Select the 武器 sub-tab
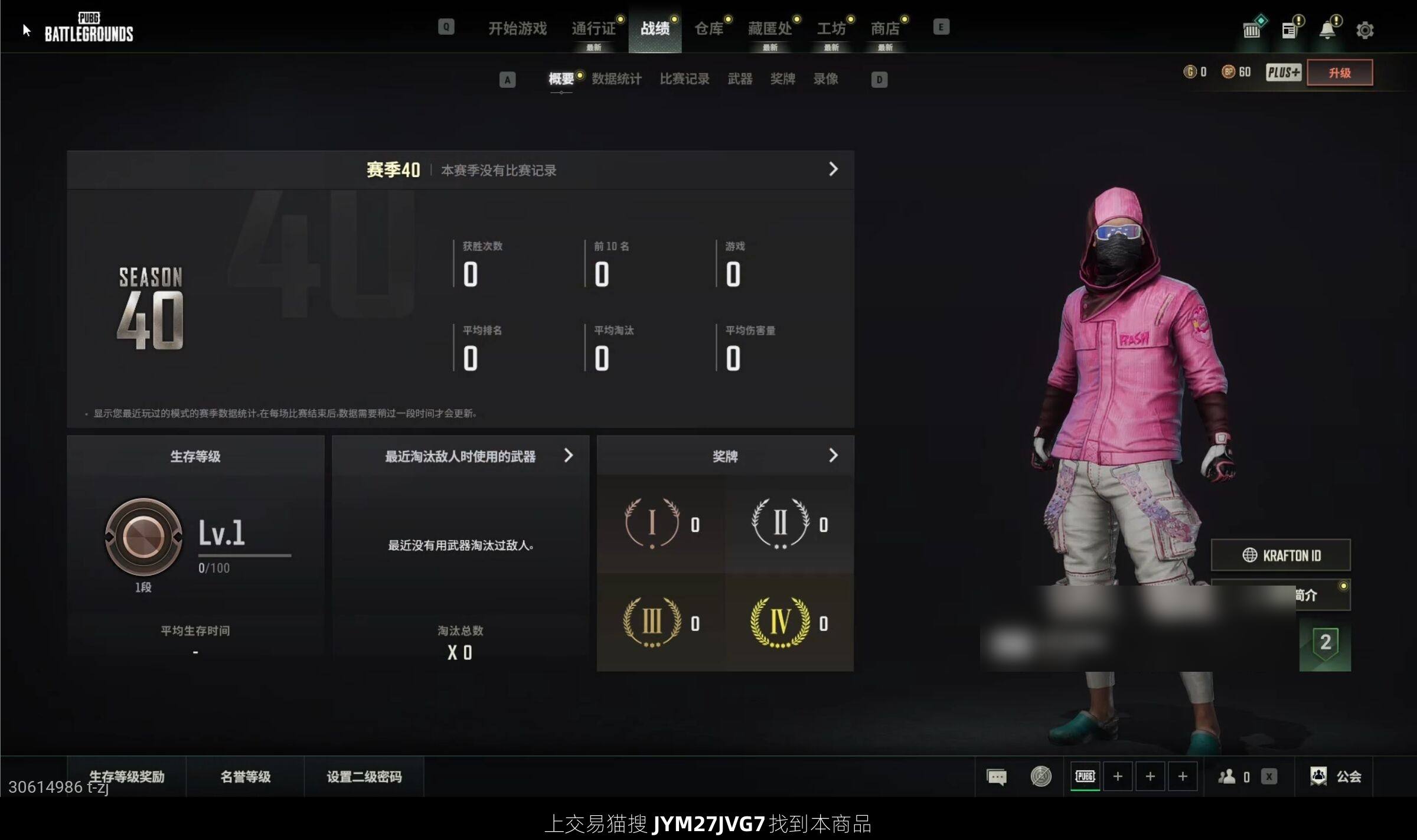The image size is (1417, 840). (x=740, y=79)
